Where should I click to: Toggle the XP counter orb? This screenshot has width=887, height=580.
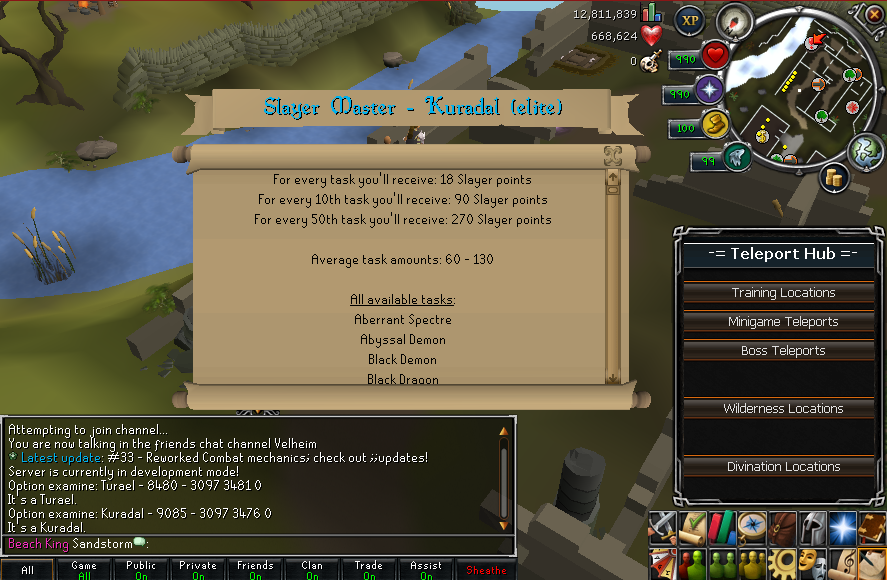click(689, 19)
